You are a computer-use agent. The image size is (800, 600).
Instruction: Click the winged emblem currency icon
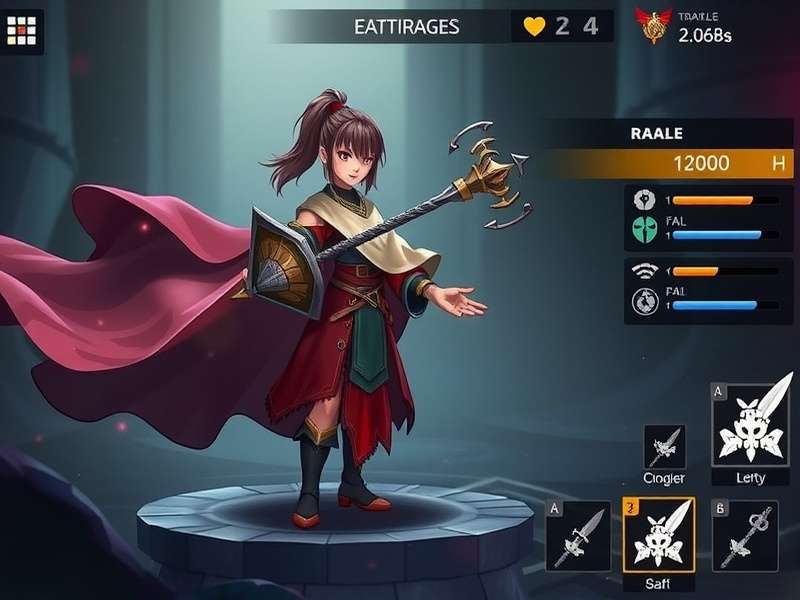654,25
